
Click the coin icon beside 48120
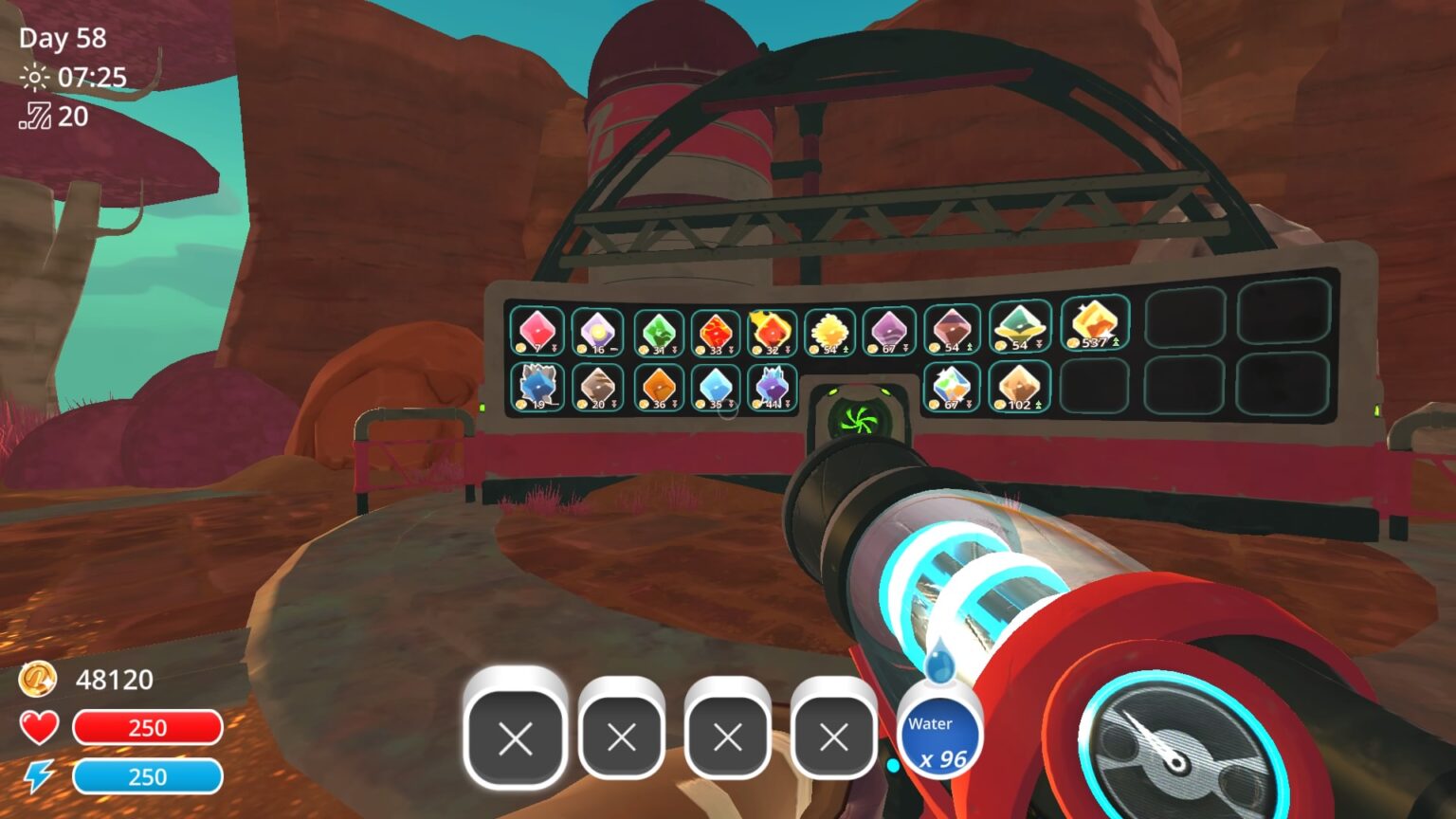[x=38, y=680]
